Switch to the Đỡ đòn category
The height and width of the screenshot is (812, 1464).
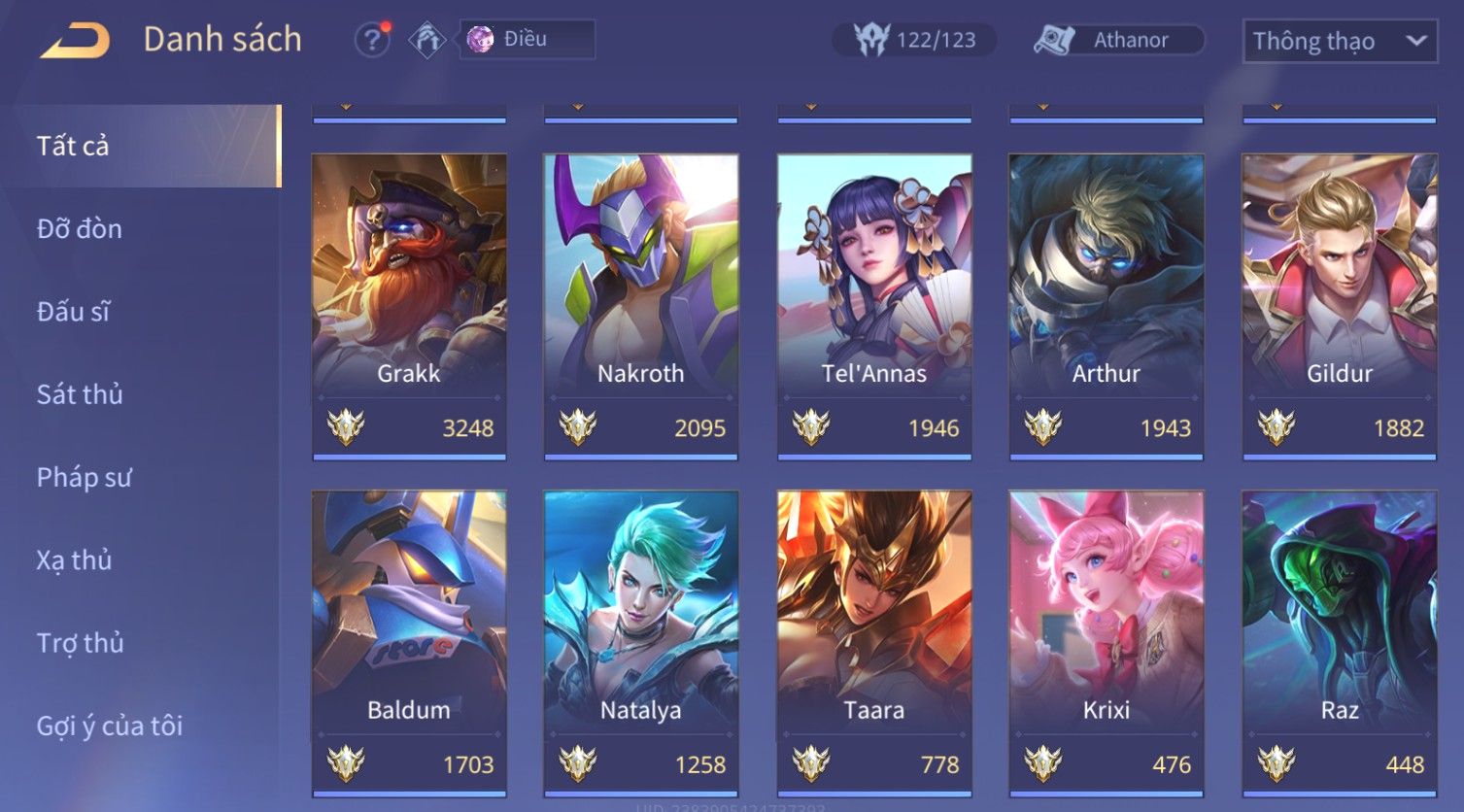pyautogui.click(x=80, y=229)
